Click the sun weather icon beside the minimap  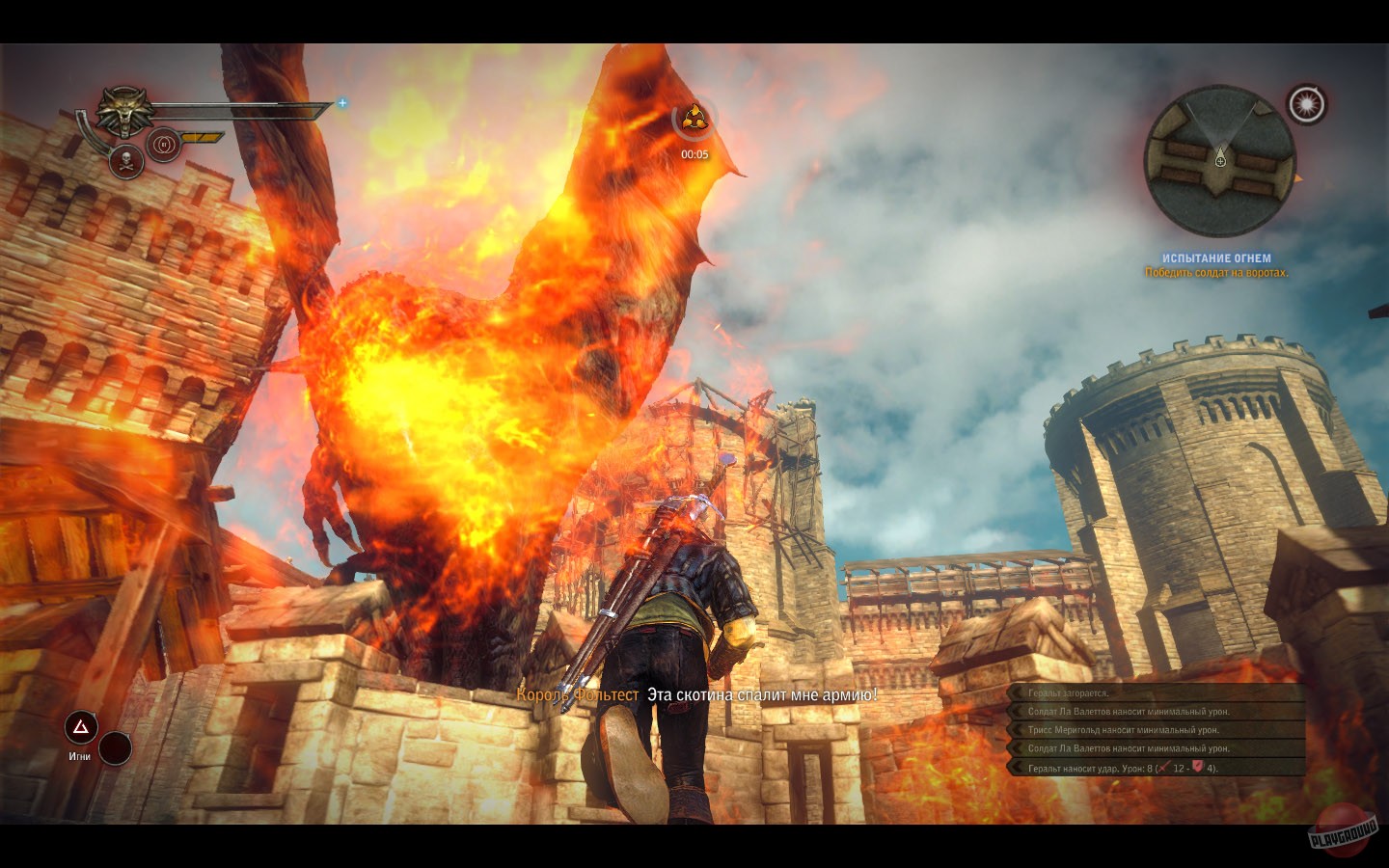pos(1307,103)
